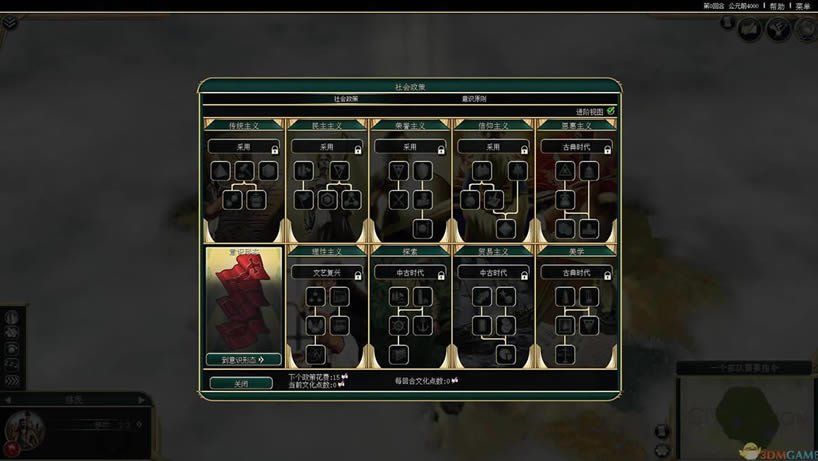
Task: Adopt the 荣誉主义 policy tree
Action: click(x=410, y=146)
